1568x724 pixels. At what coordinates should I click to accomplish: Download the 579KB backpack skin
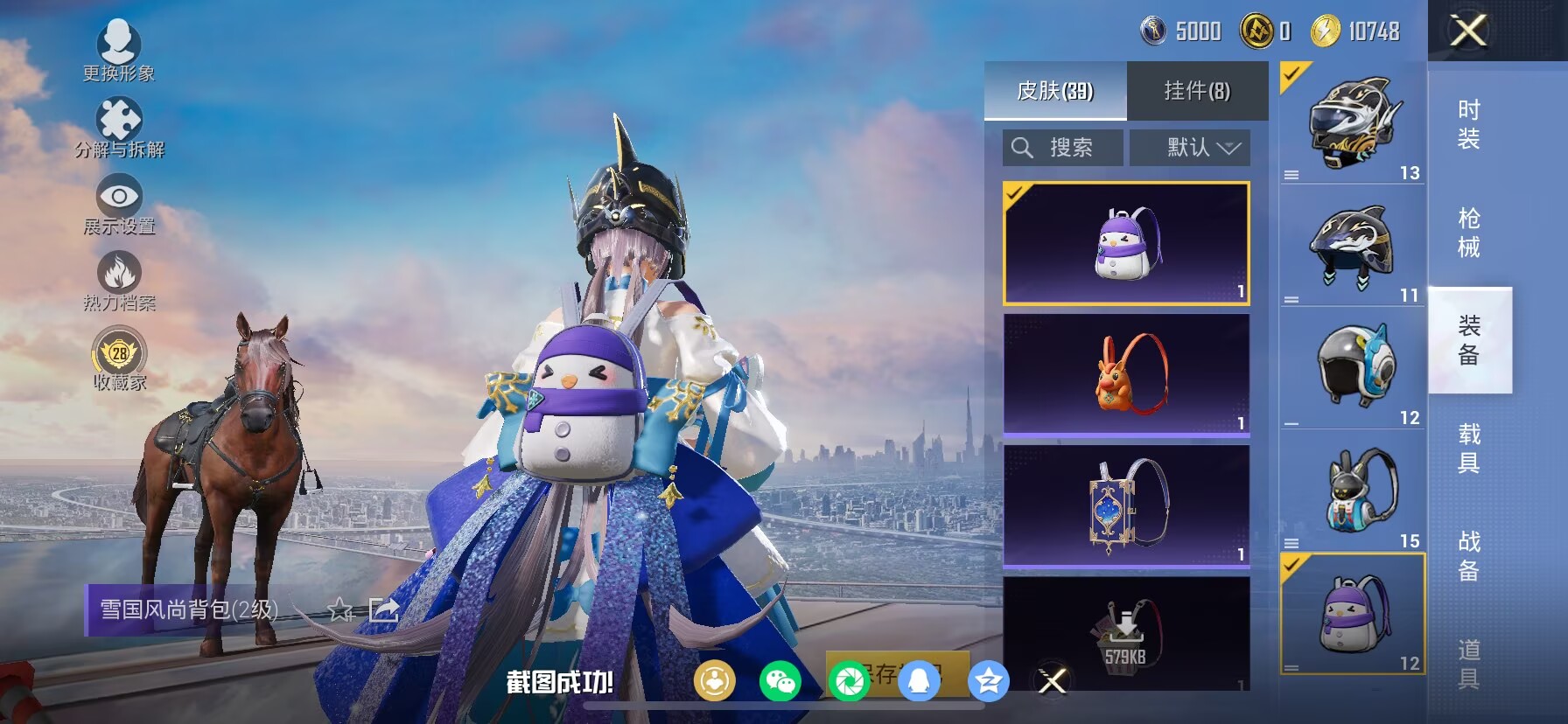pos(1126,634)
